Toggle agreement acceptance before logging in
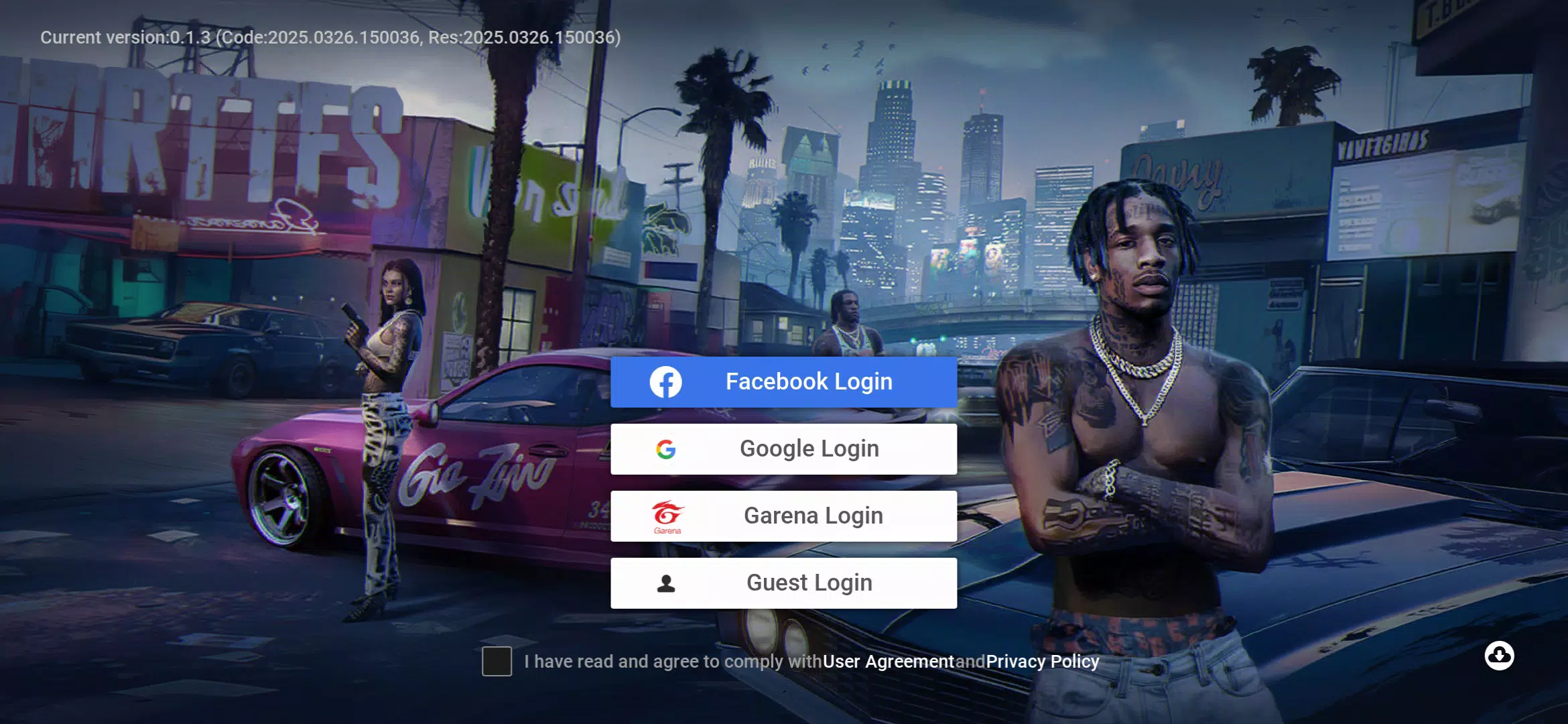 tap(497, 661)
